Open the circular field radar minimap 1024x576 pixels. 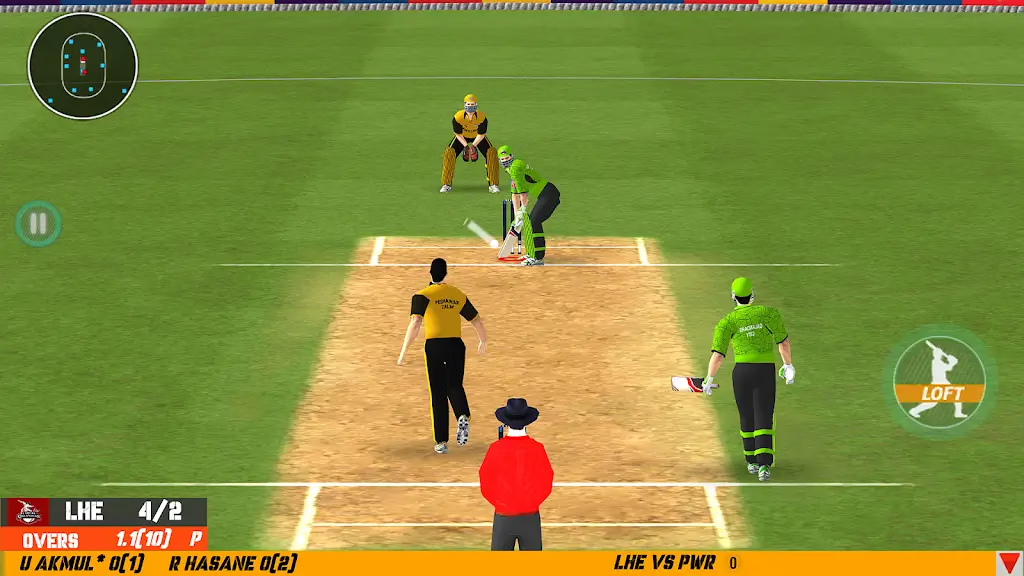[x=83, y=66]
